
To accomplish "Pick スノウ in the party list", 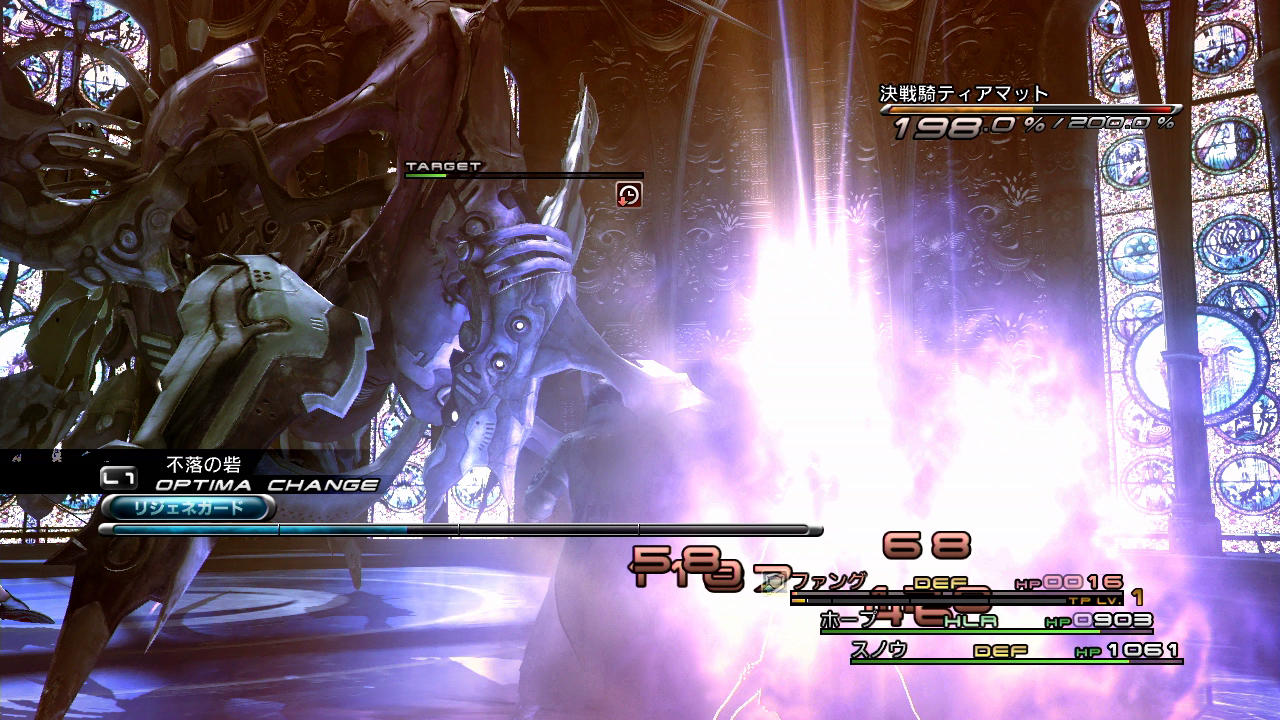I will (879, 649).
